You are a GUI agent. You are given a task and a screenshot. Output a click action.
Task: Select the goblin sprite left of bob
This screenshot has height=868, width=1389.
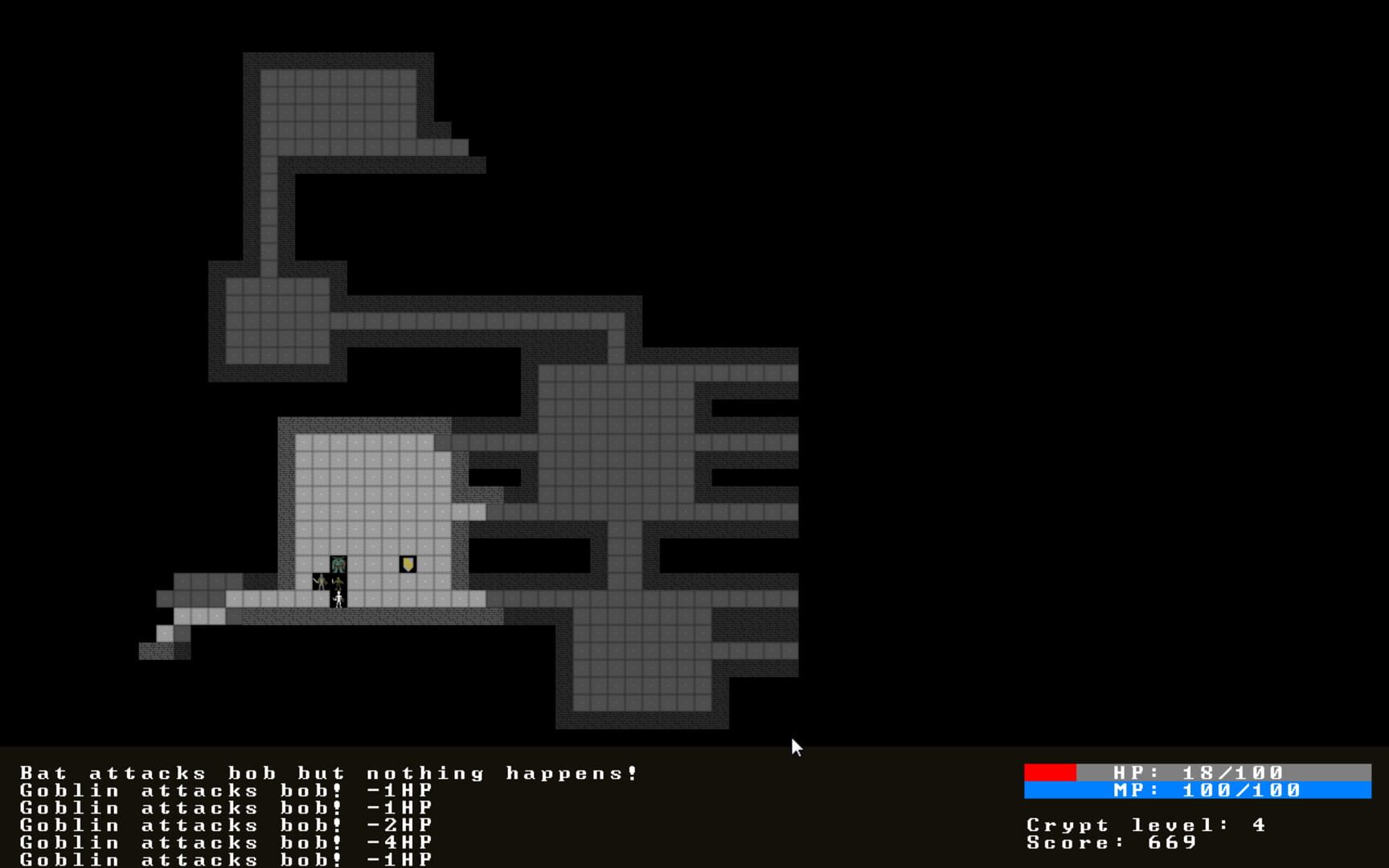coord(322,582)
